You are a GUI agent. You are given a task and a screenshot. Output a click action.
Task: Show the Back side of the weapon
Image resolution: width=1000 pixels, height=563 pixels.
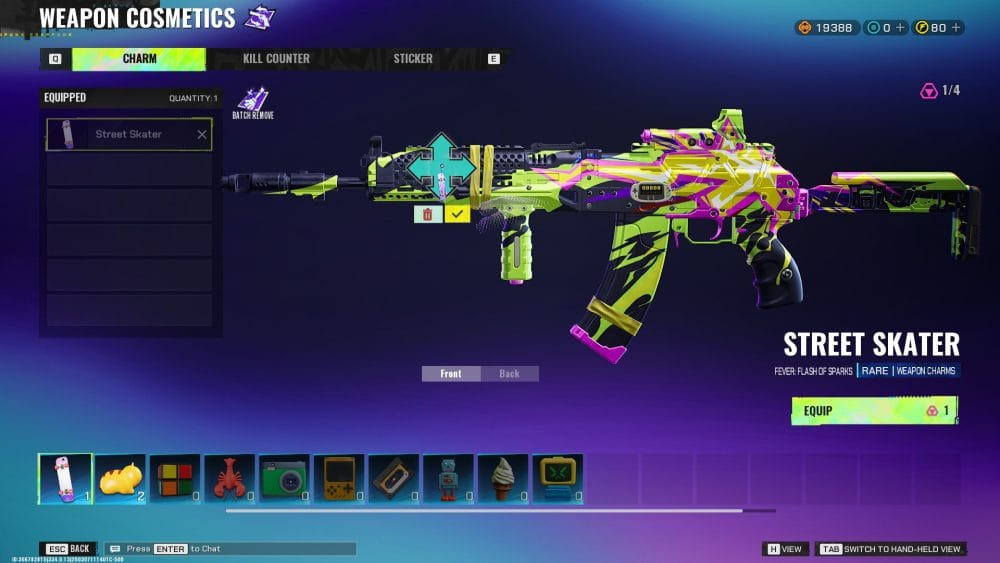[x=509, y=374]
